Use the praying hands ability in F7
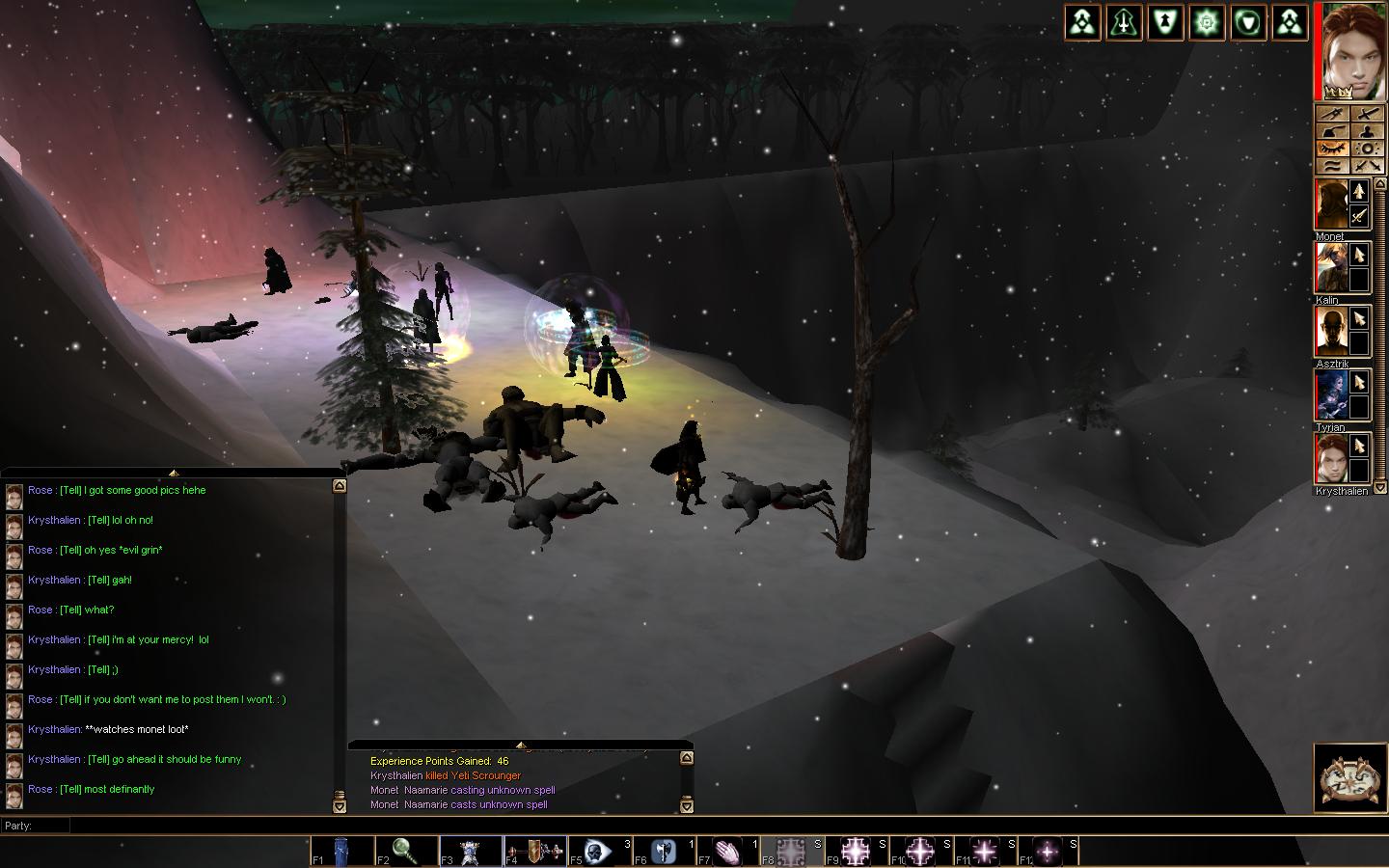Image resolution: width=1389 pixels, height=868 pixels. coord(728,852)
